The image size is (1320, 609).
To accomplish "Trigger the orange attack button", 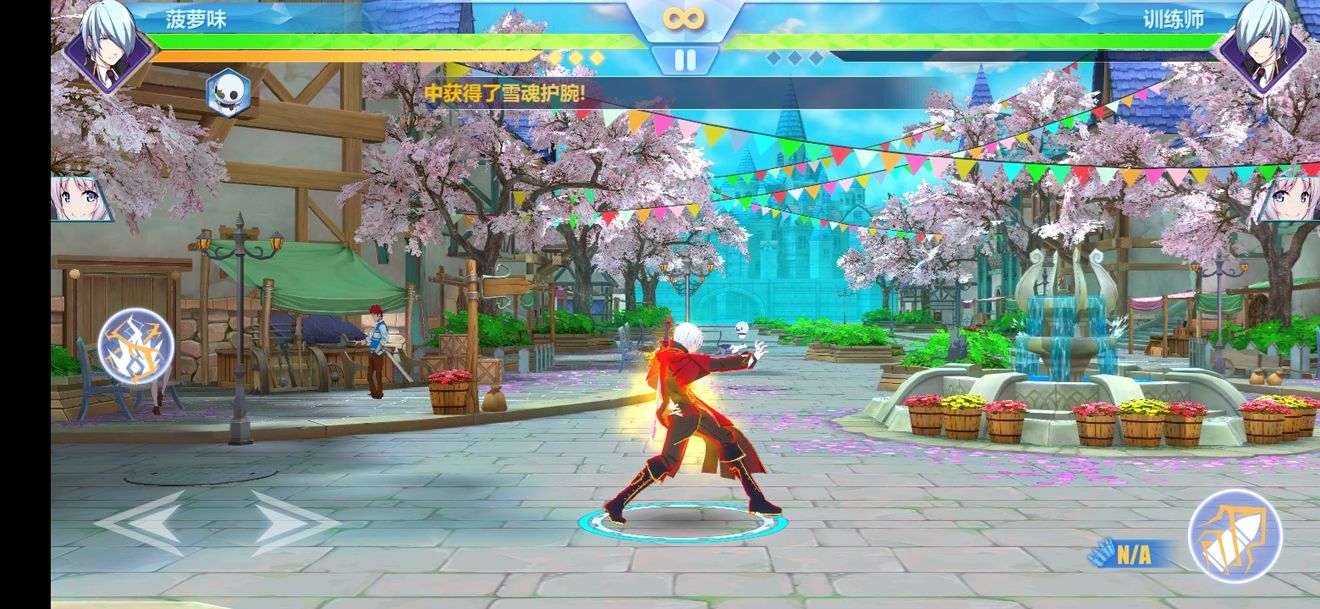I will (1234, 537).
